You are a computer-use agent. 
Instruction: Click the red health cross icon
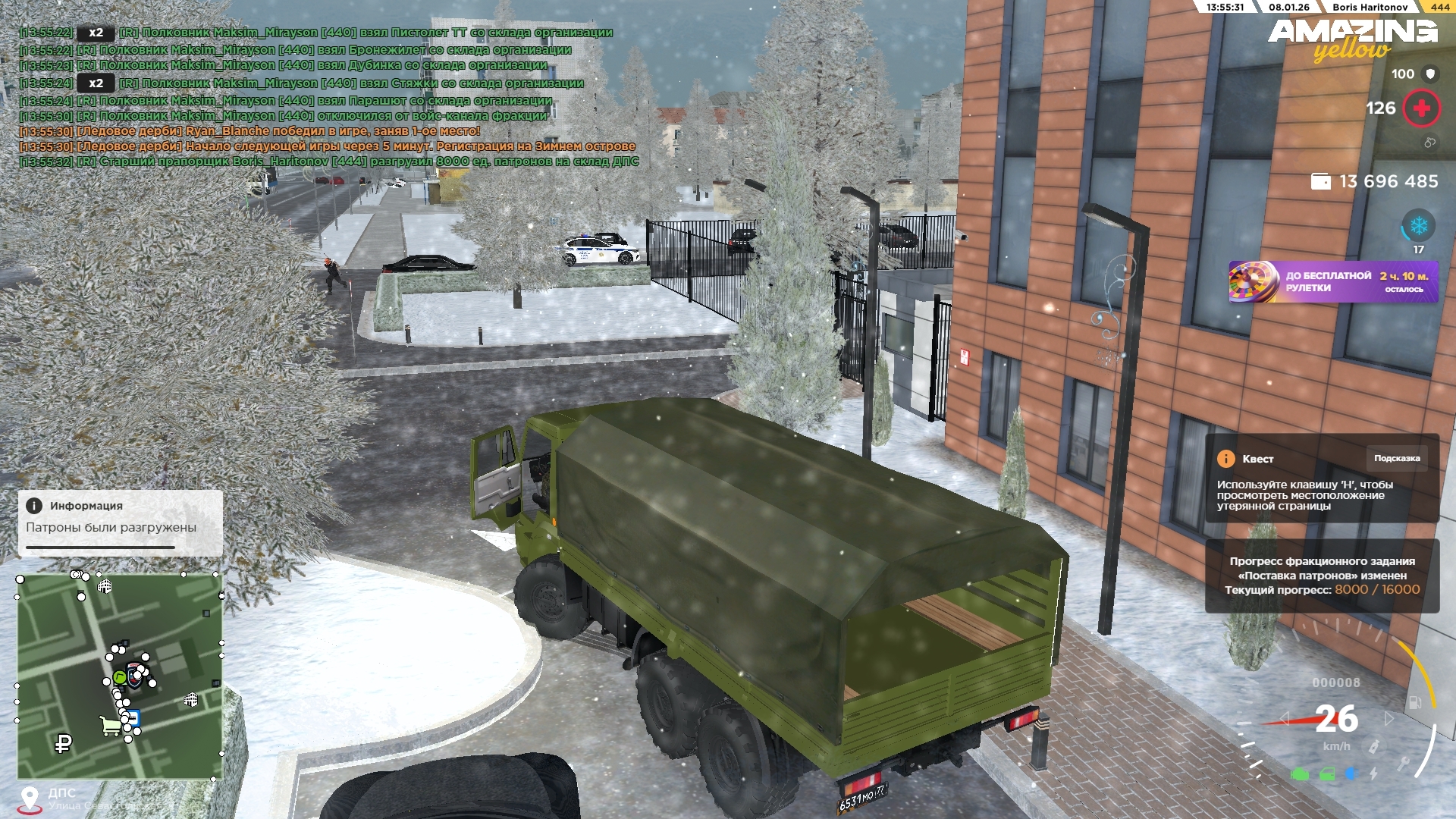coord(1421,108)
